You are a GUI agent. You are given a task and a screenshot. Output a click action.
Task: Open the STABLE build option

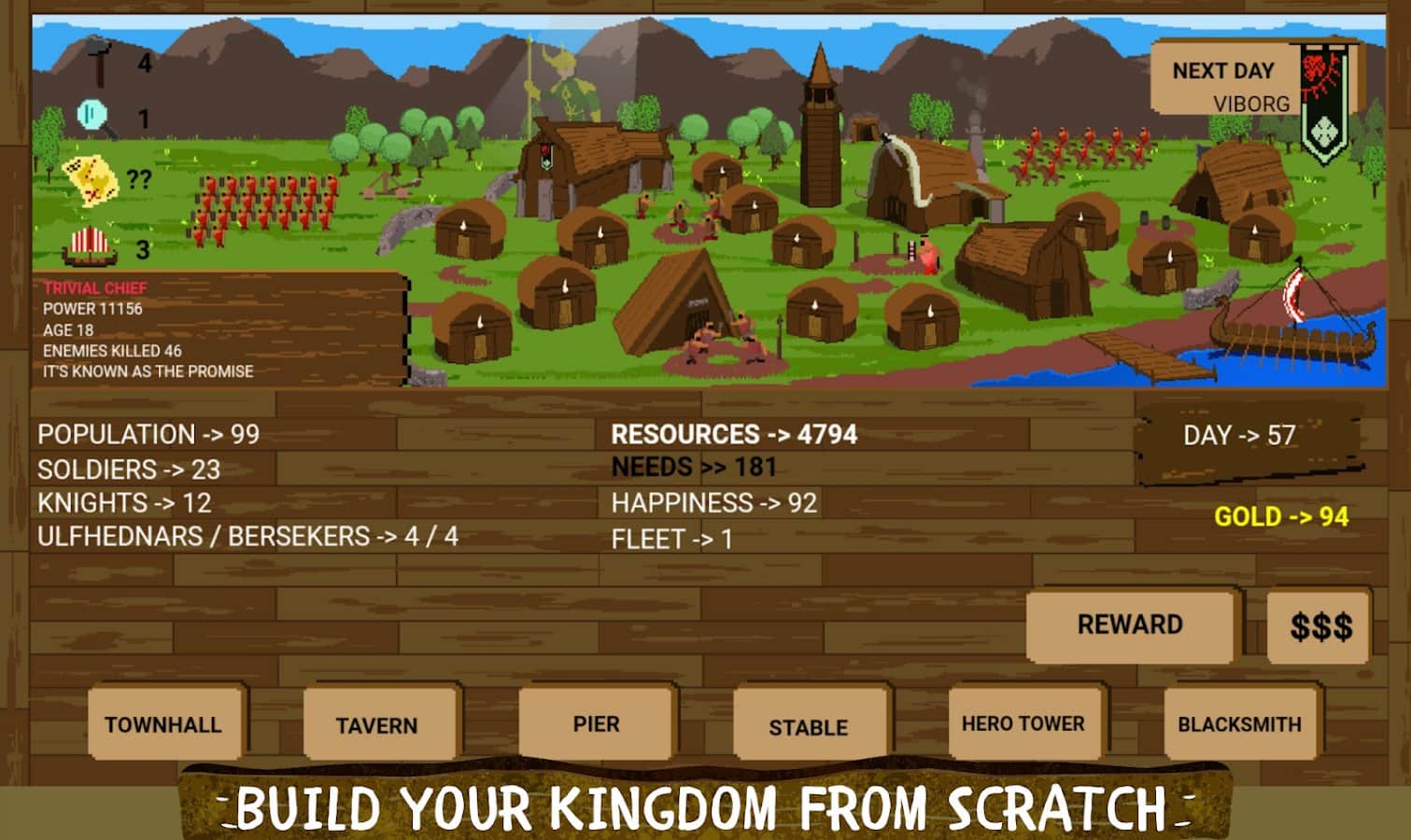809,725
